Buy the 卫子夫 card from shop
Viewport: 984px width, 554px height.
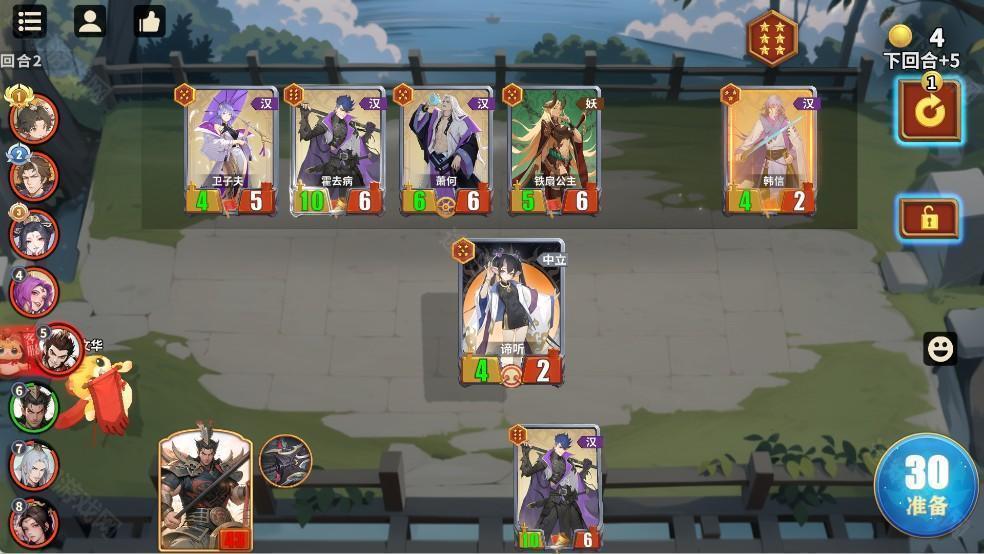click(230, 150)
